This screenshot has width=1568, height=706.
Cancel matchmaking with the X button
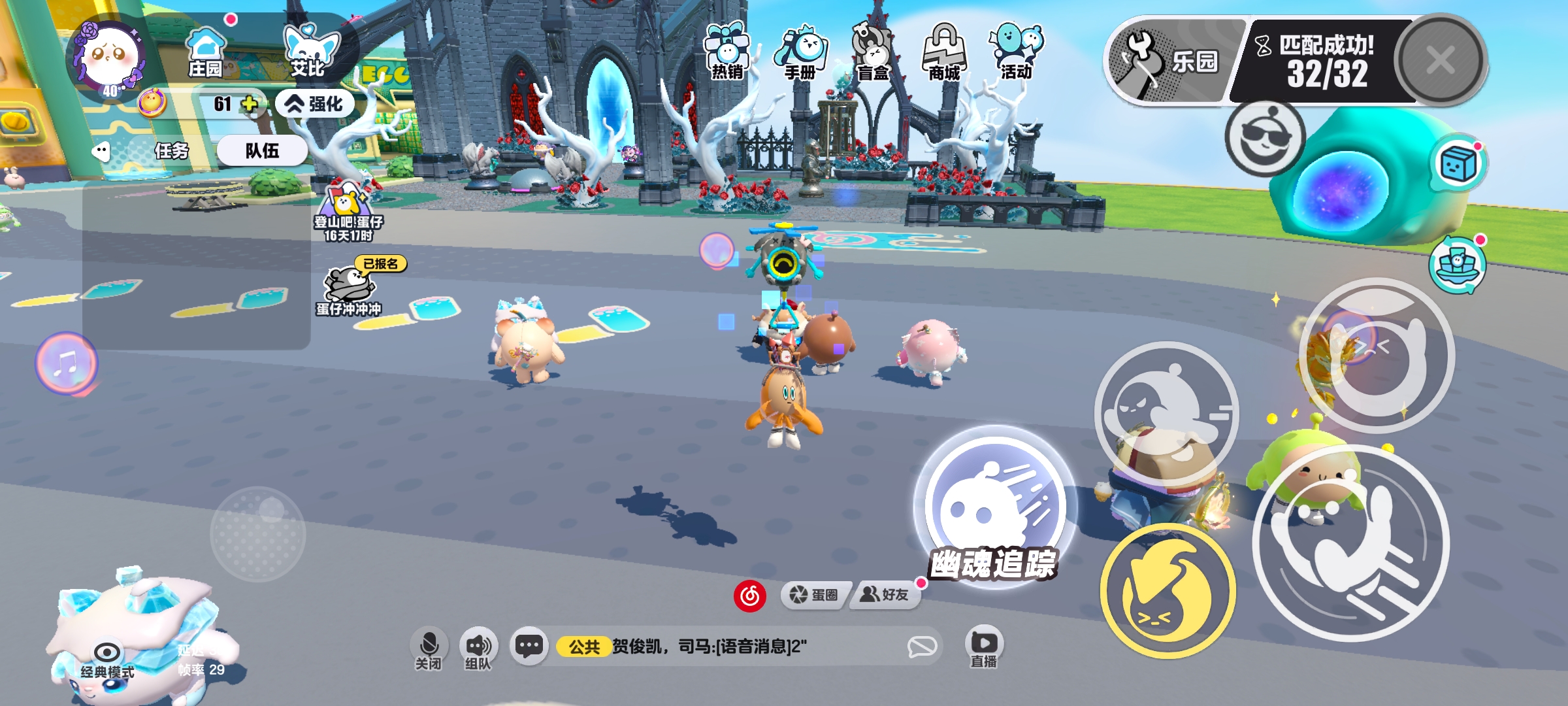(1441, 60)
